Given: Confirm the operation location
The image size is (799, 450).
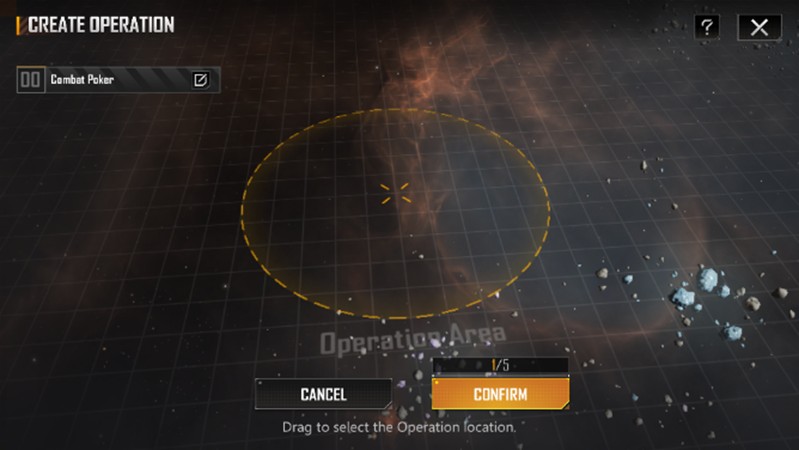Looking at the screenshot, I should coord(500,394).
